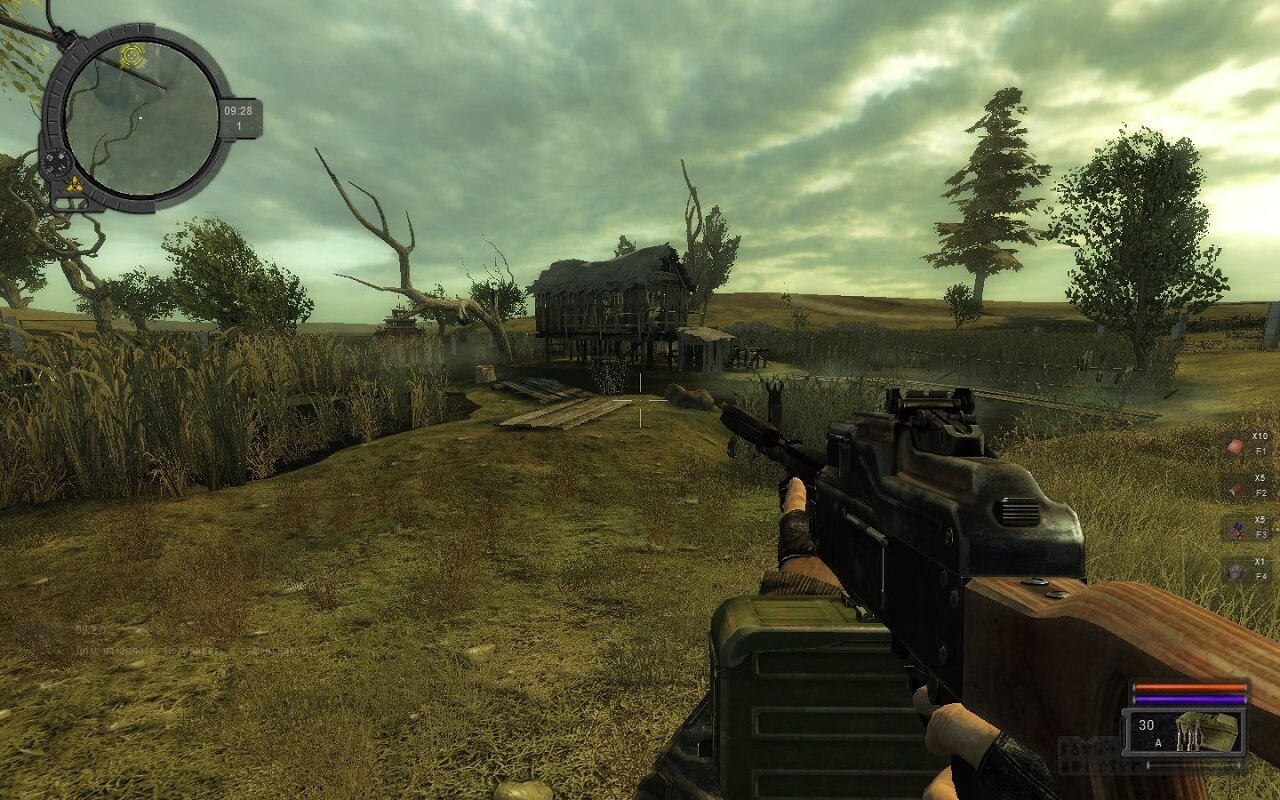Use the F2 quick slot item

[x=1236, y=487]
